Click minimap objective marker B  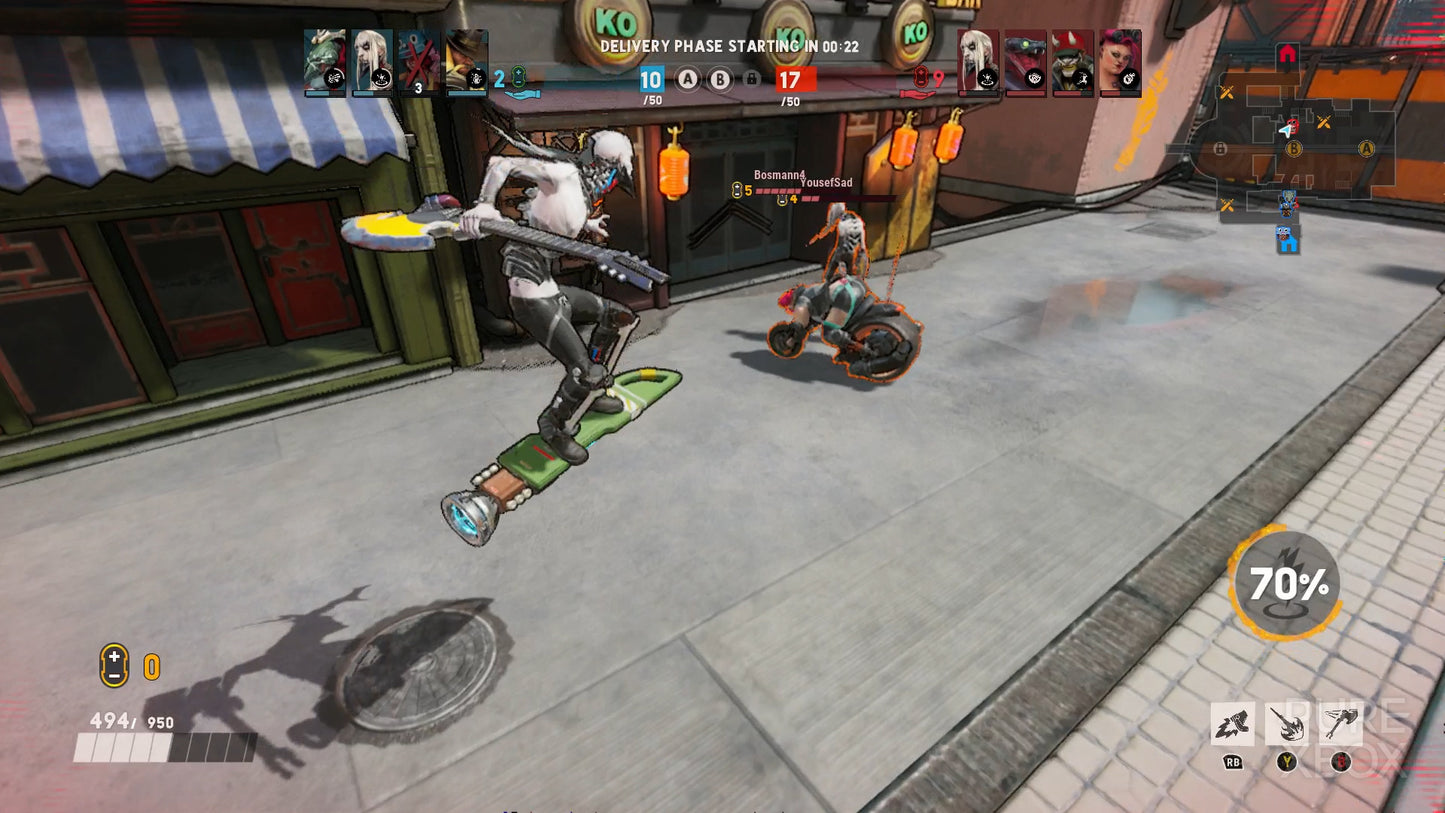(x=1294, y=149)
